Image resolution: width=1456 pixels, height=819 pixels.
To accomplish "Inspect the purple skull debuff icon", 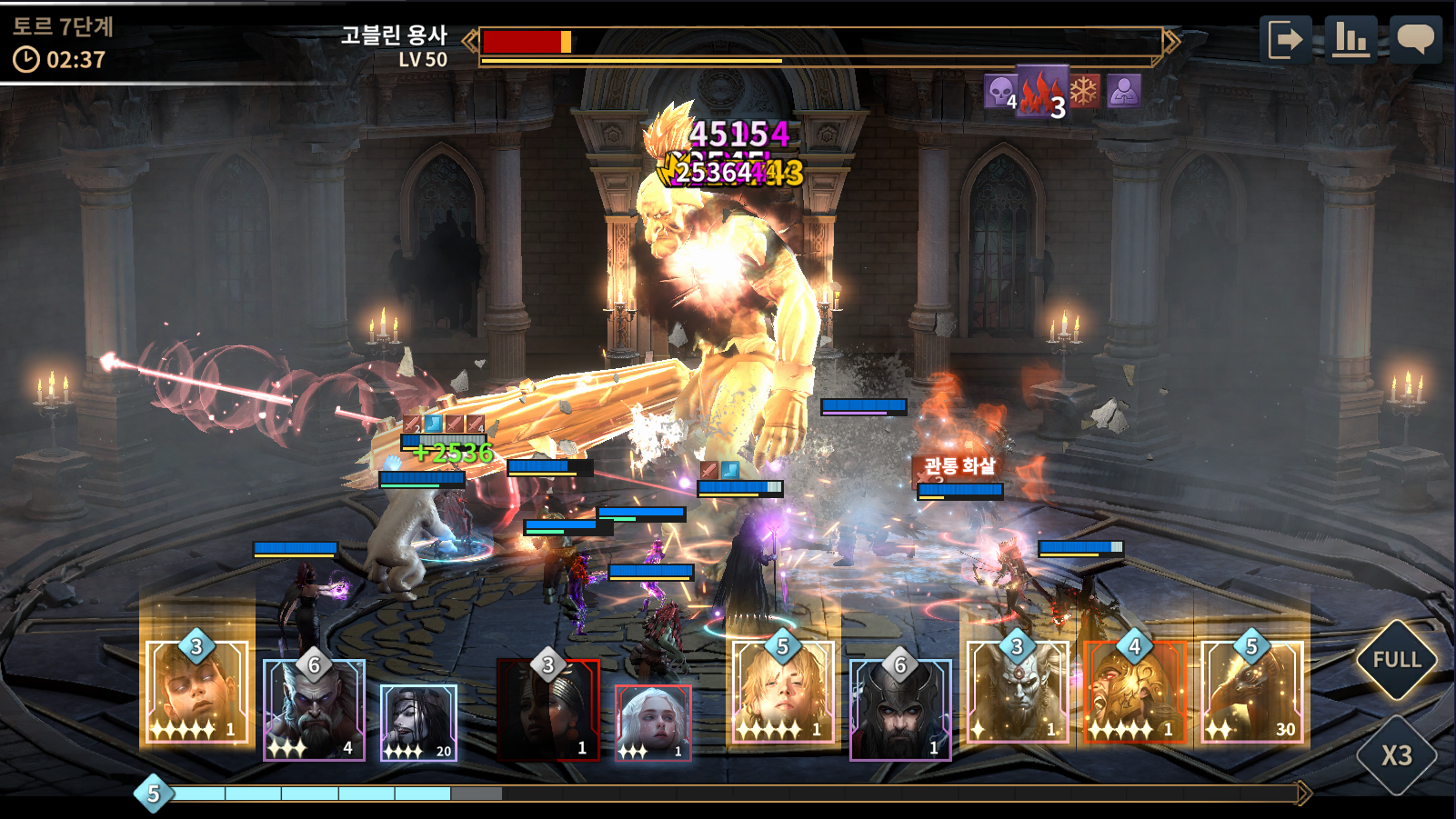I will click(1000, 92).
